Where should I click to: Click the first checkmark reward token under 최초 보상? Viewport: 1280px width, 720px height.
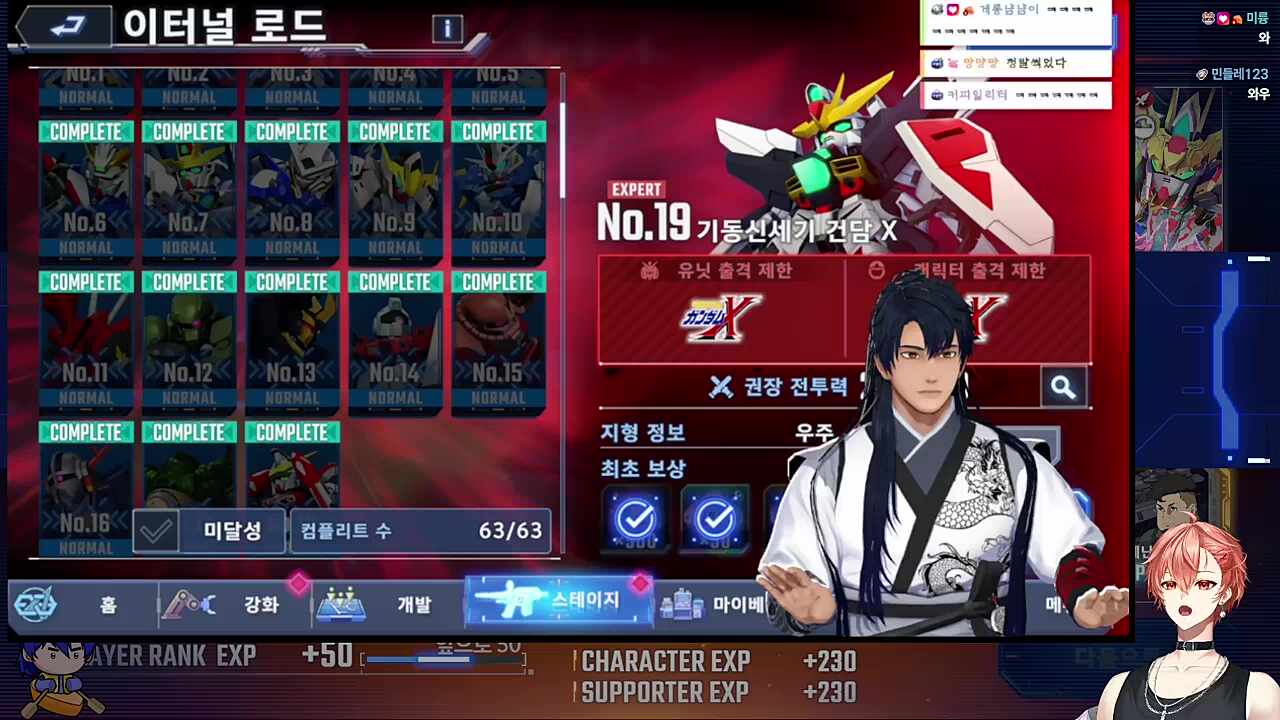click(x=637, y=518)
